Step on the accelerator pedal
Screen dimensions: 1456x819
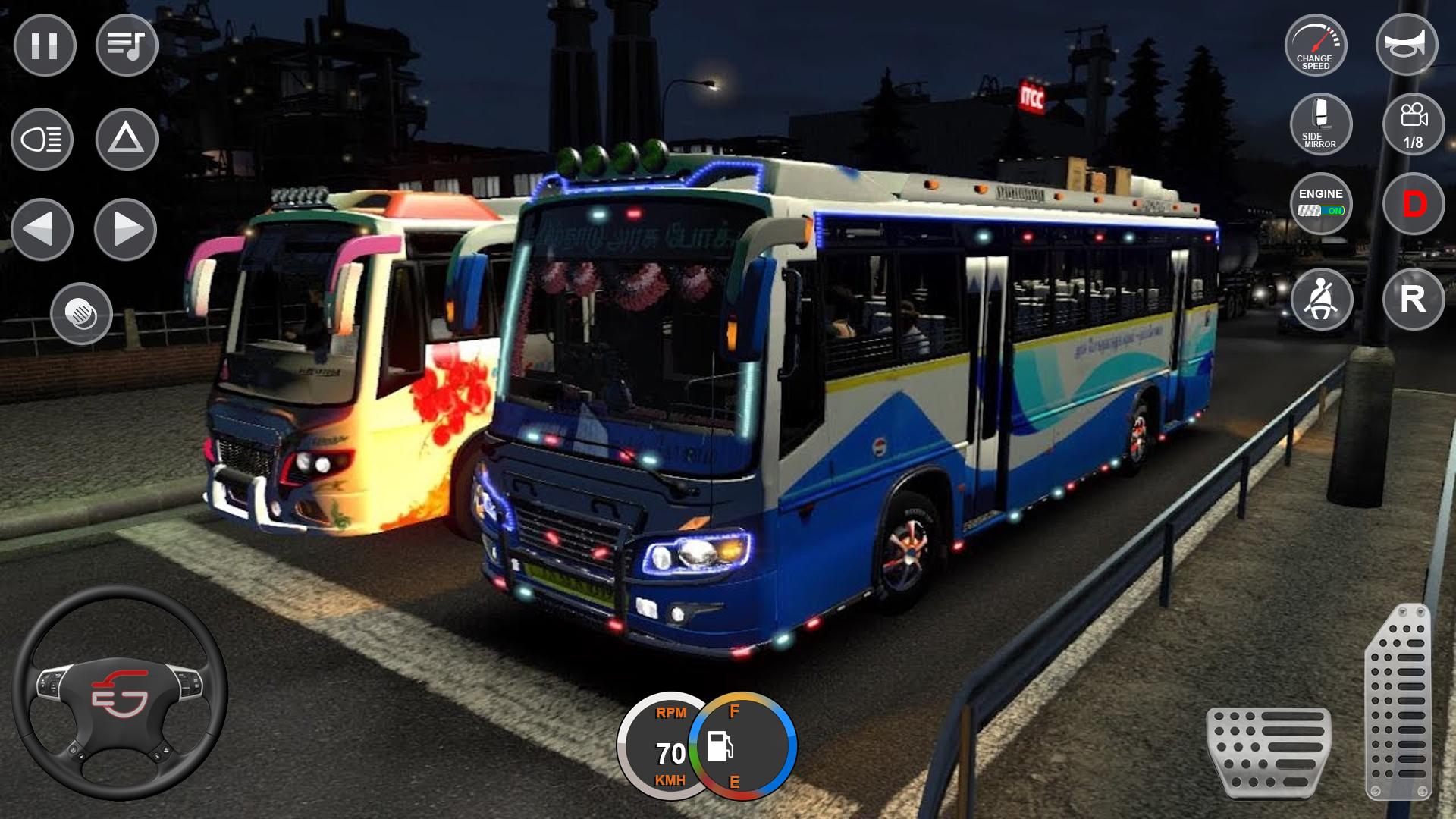1399,701
